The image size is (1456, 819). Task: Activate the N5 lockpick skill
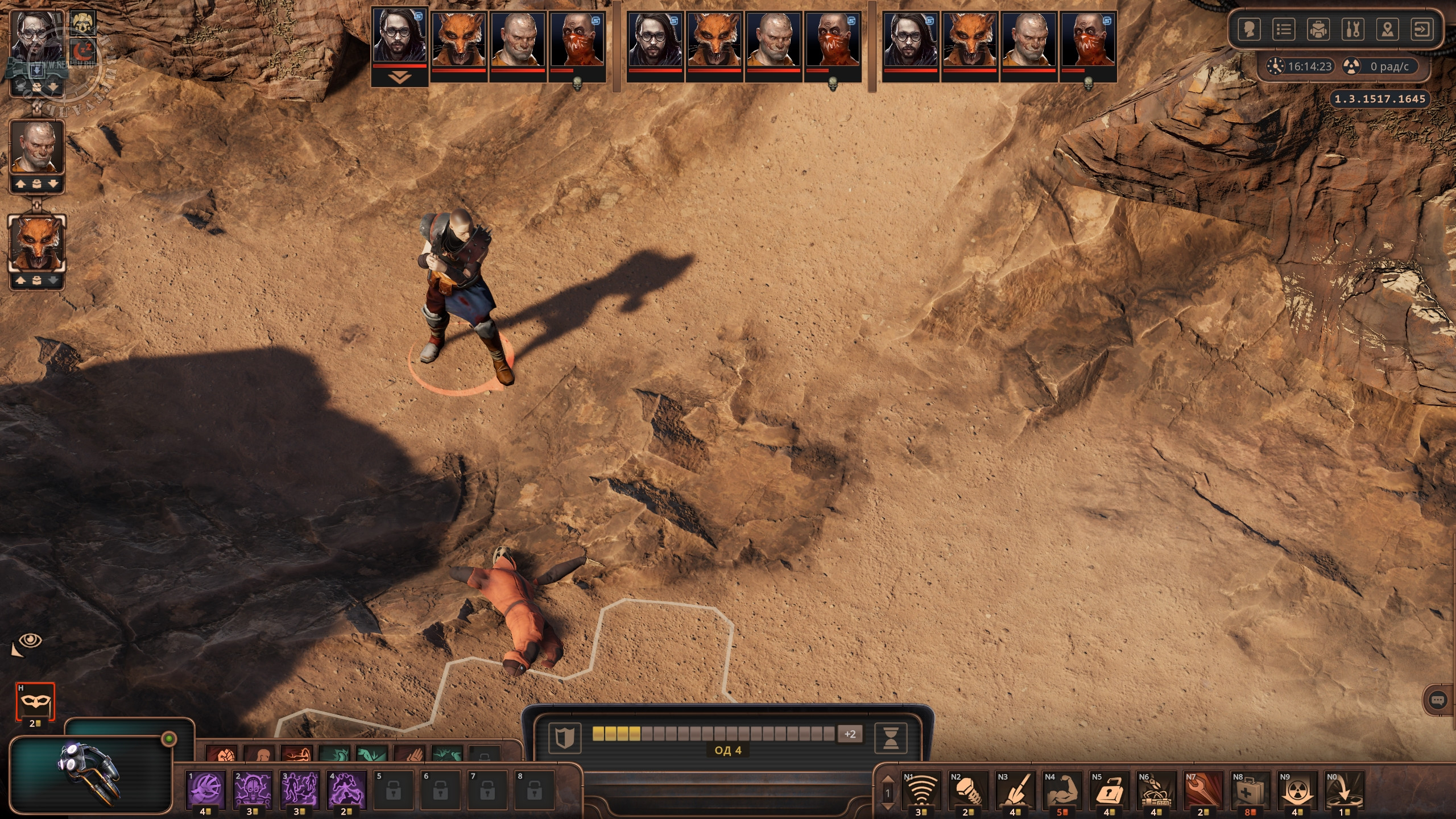click(1108, 790)
